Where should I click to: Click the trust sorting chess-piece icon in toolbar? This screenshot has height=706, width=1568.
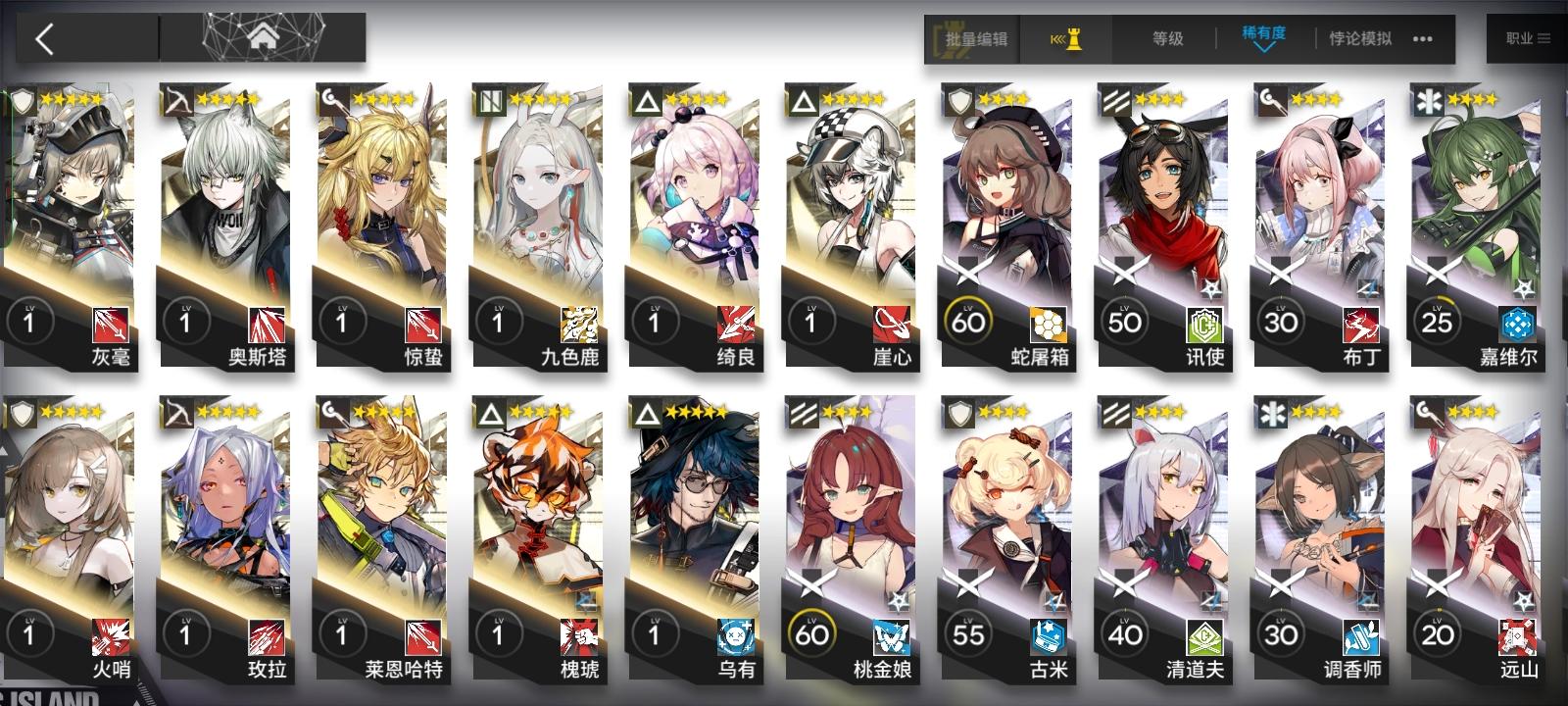[1073, 37]
